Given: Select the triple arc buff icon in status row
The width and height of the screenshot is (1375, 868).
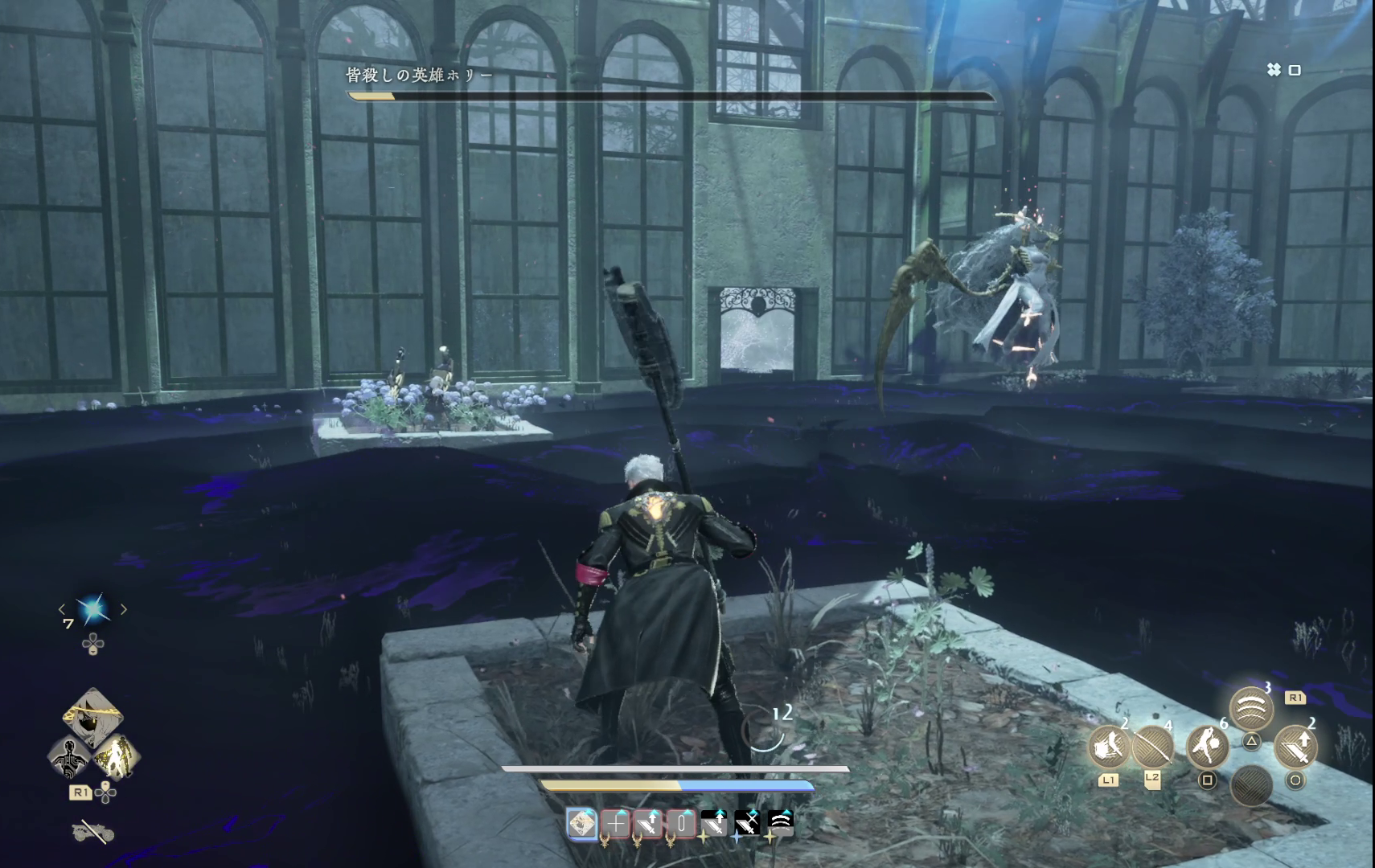Looking at the screenshot, I should pos(780,823).
